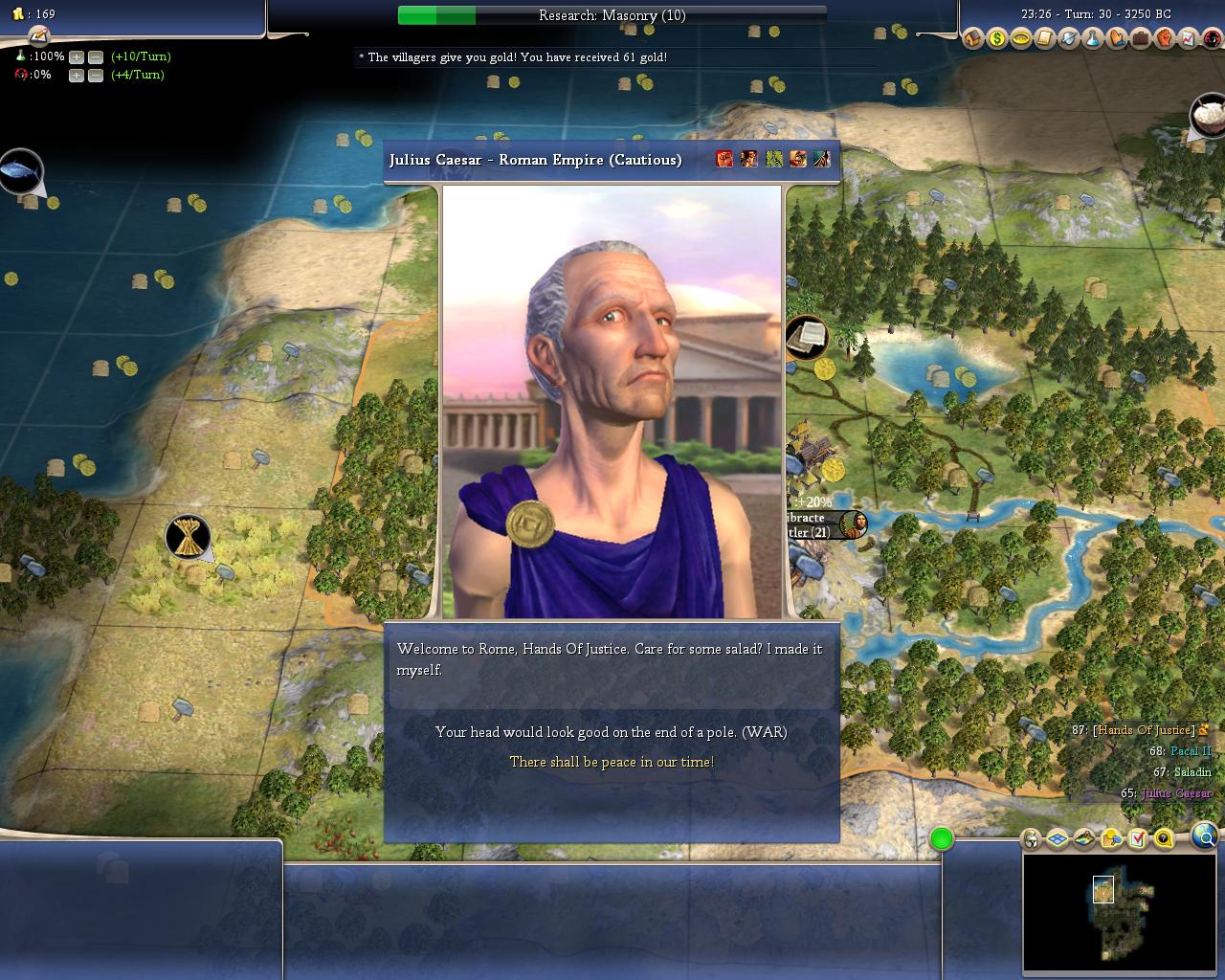1225x980 pixels.
Task: Click the green end turn button
Action: point(942,839)
